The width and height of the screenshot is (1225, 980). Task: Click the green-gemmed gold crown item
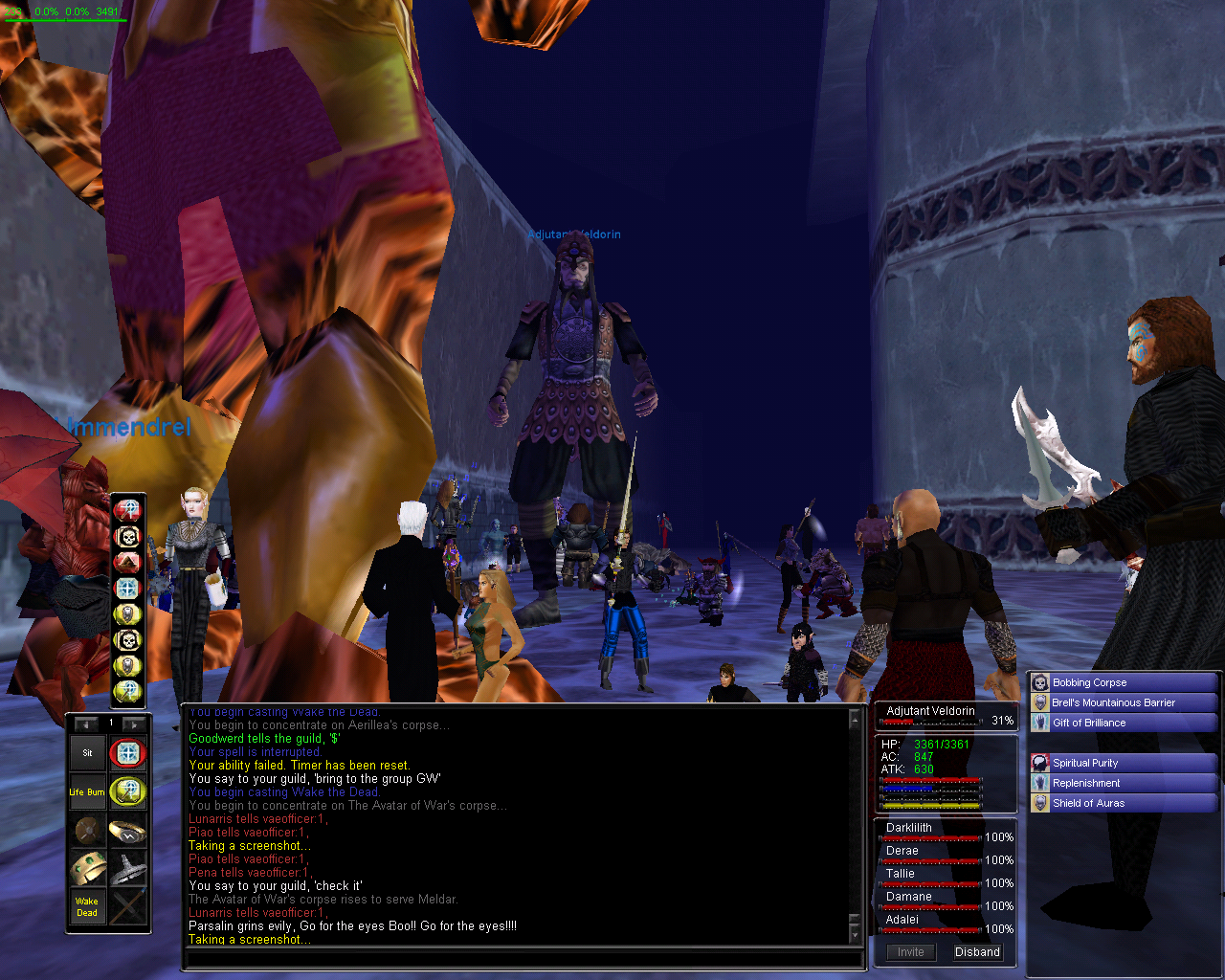(87, 868)
